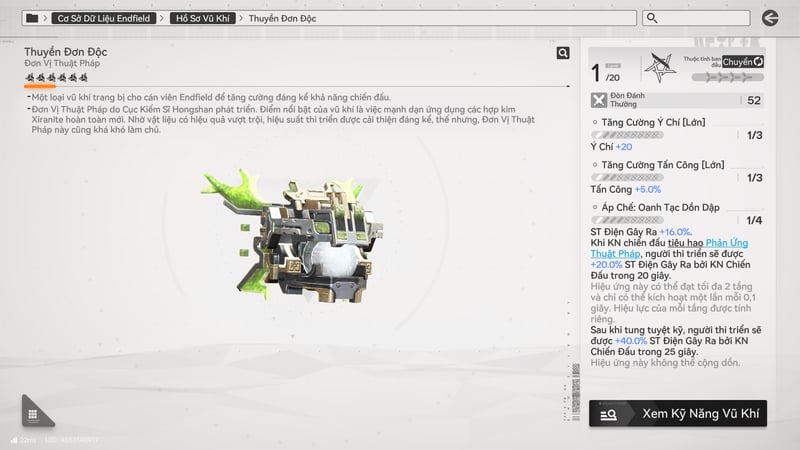Focus the search field in top bar
Viewport: 800px width, 450px height.
[x=698, y=18]
